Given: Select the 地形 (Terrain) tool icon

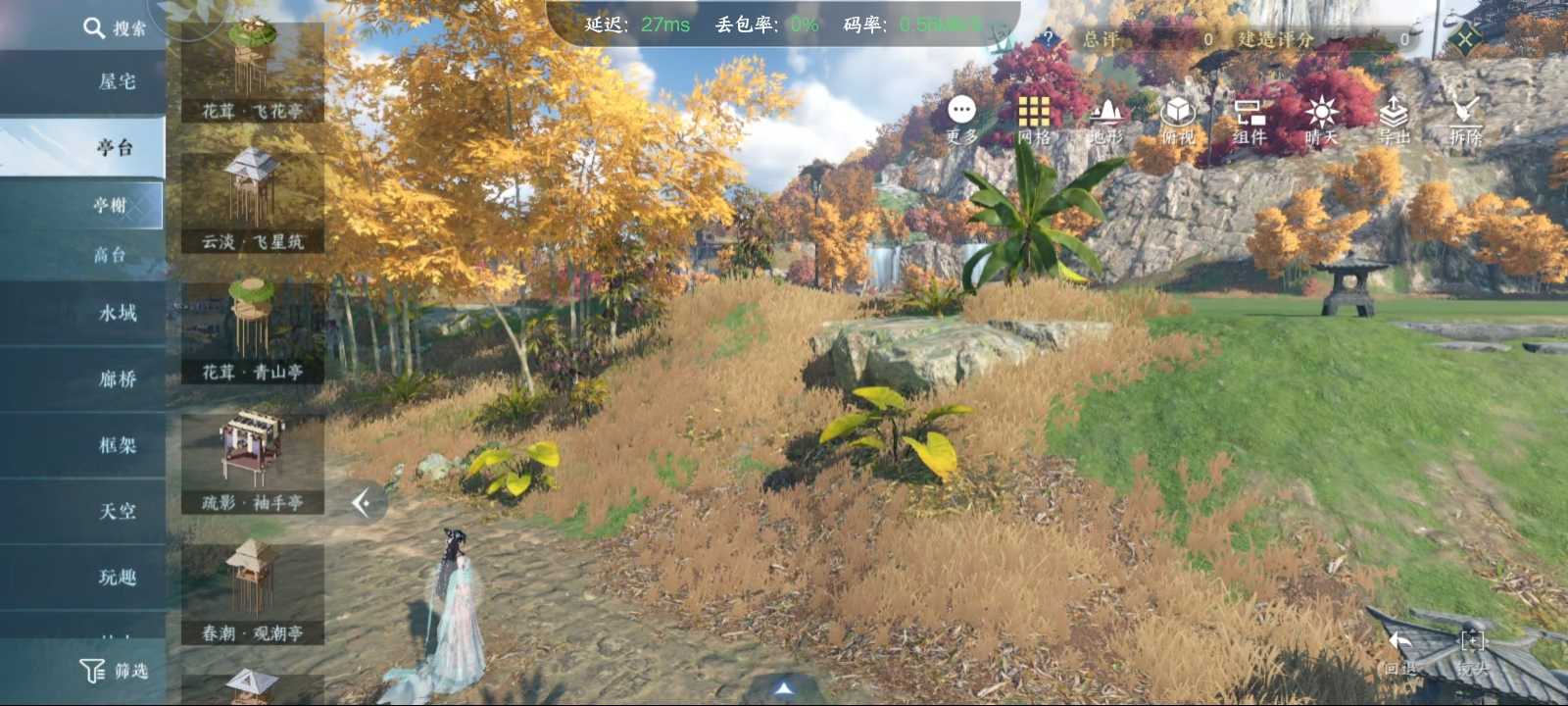Looking at the screenshot, I should [x=1107, y=120].
